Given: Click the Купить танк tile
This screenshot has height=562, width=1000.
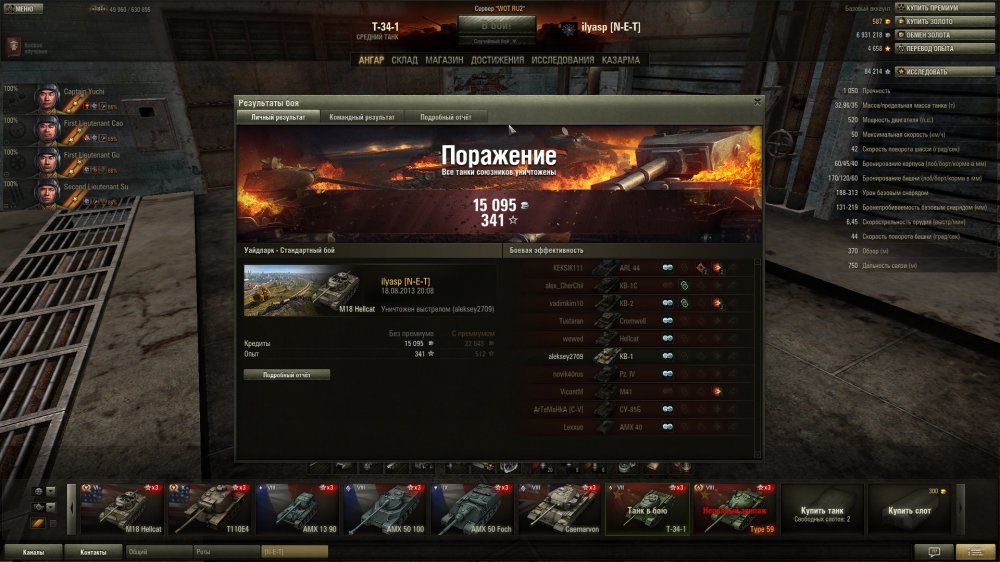Looking at the screenshot, I should click(x=821, y=510).
